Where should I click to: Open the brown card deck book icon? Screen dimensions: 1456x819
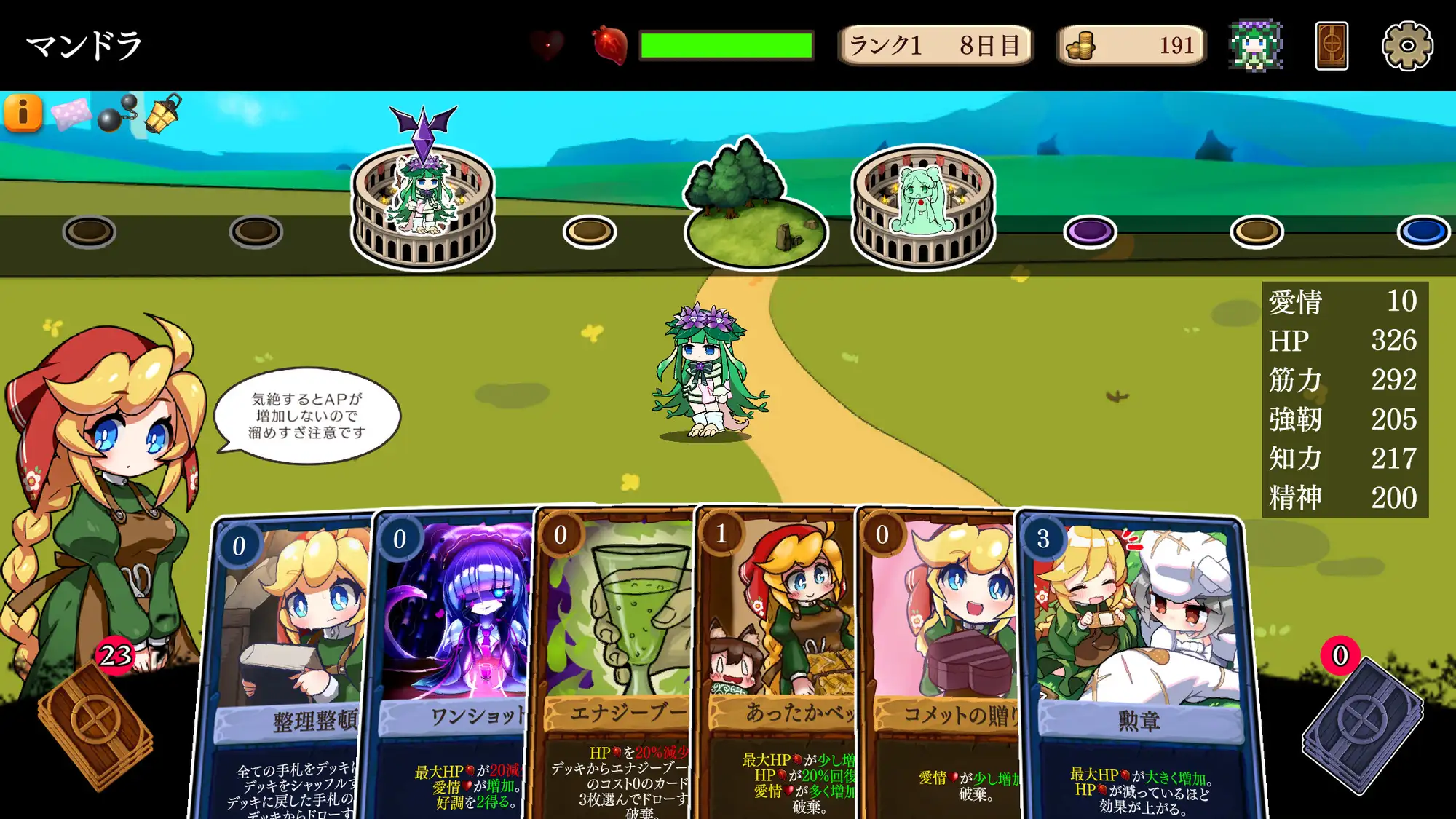1332,46
